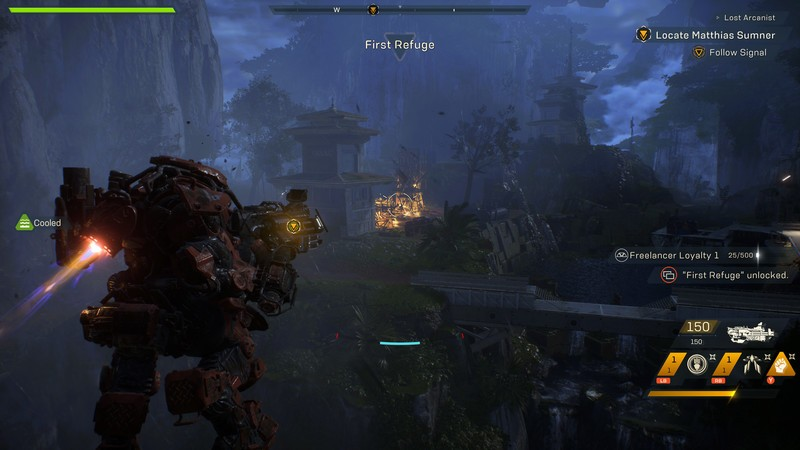Select the objective waypoint marker by the tower
Screen dimensions: 800x450
point(293,227)
